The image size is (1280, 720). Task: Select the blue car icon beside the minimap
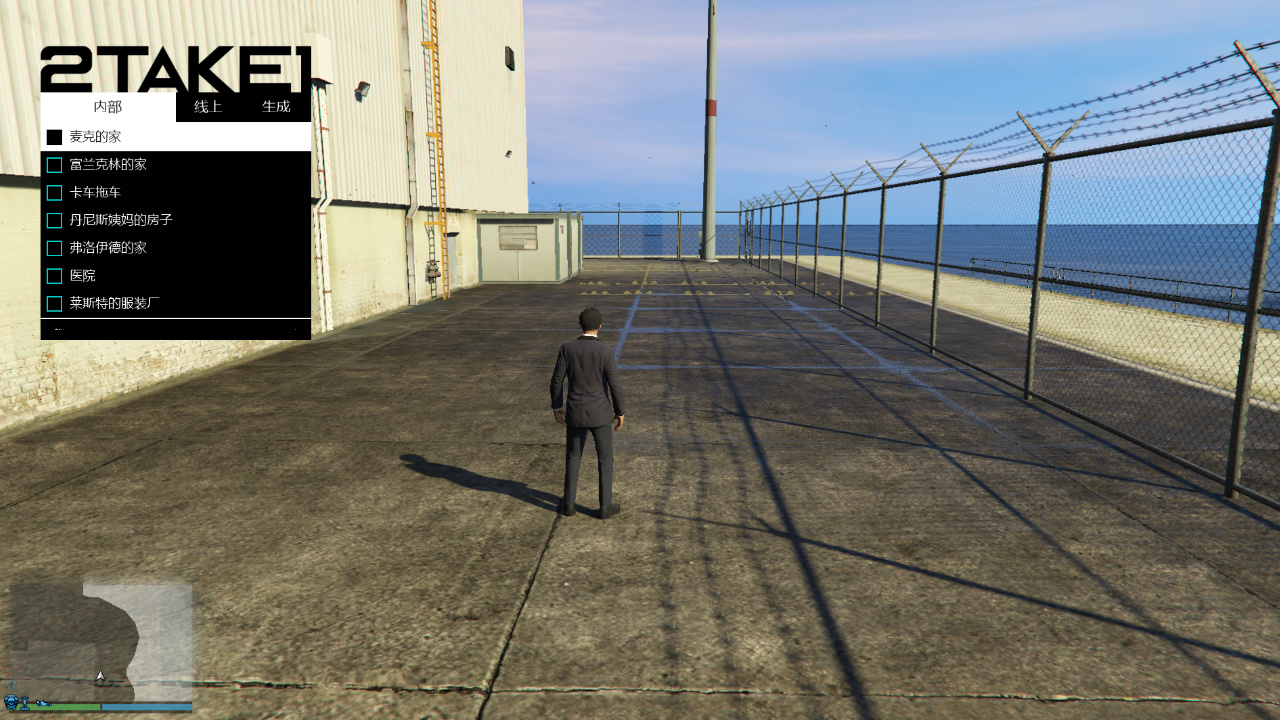coord(42,703)
